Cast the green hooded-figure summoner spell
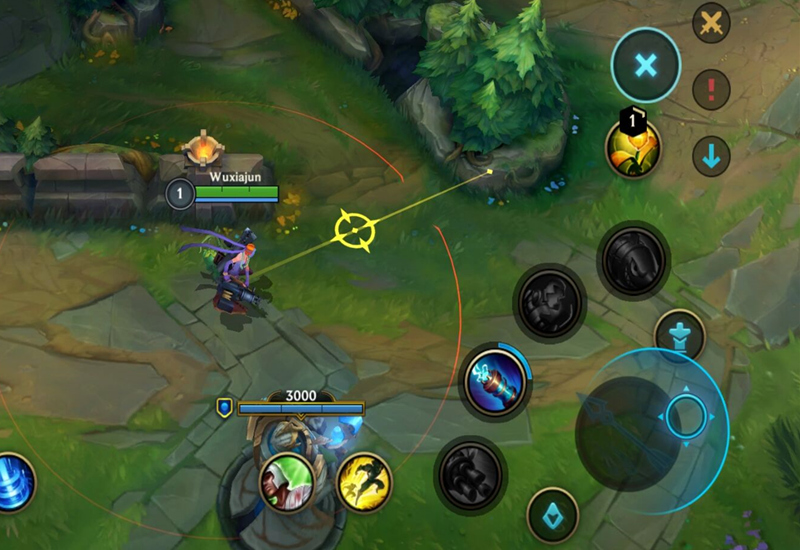The height and width of the screenshot is (550, 800). point(288,481)
